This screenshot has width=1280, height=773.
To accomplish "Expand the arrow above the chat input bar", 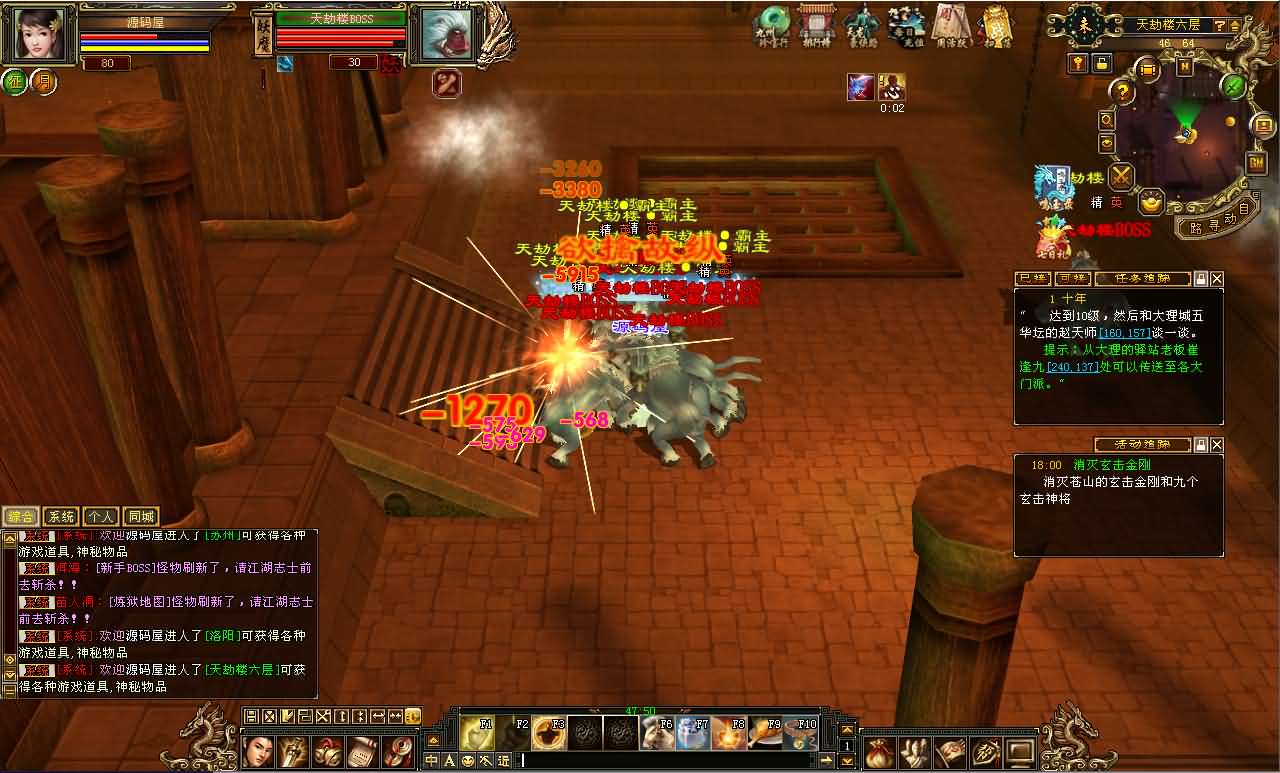I will (x=432, y=740).
